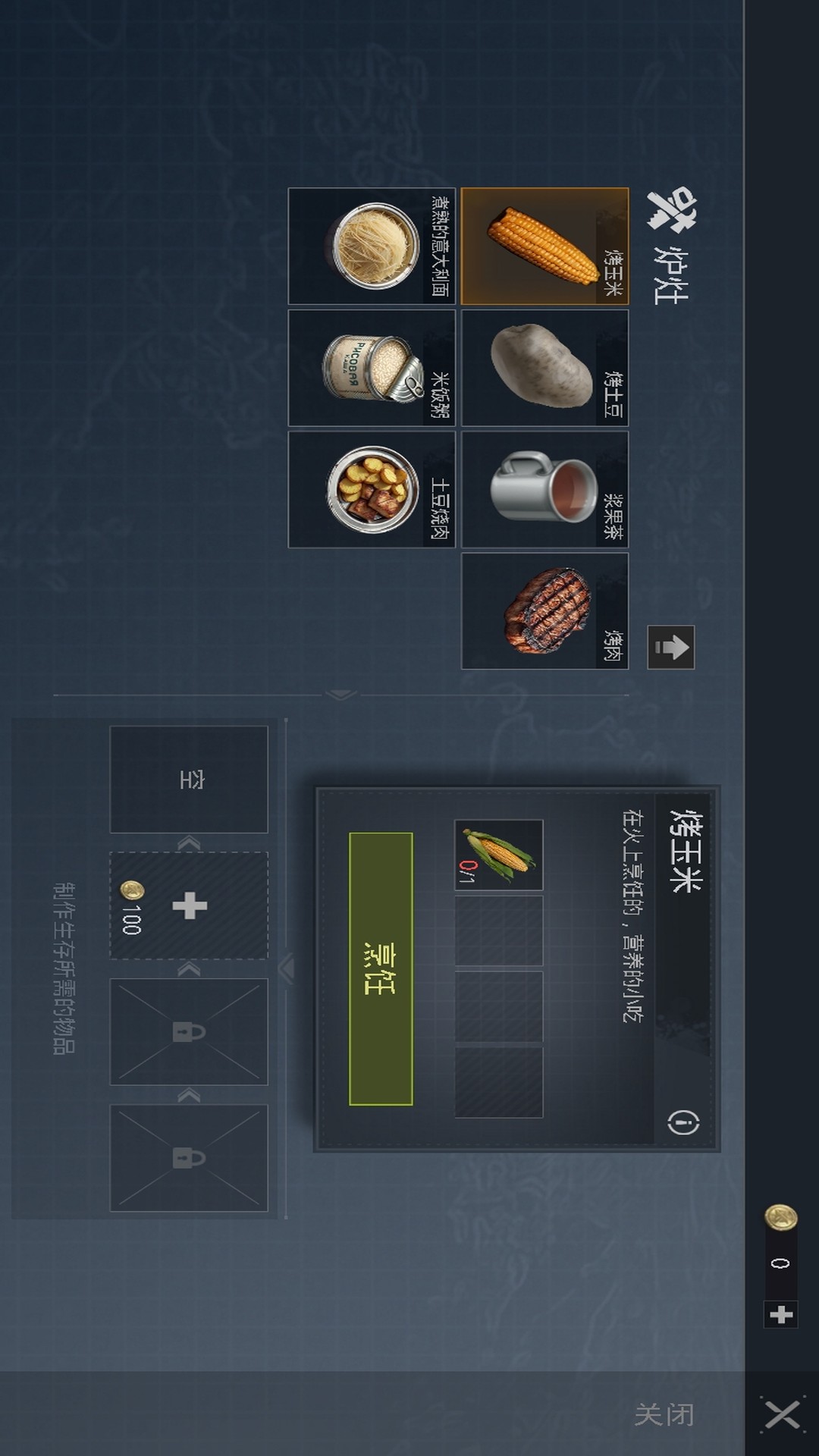The image size is (819, 1456).
Task: Unlock the 100-coin queue slot
Action: (x=189, y=905)
